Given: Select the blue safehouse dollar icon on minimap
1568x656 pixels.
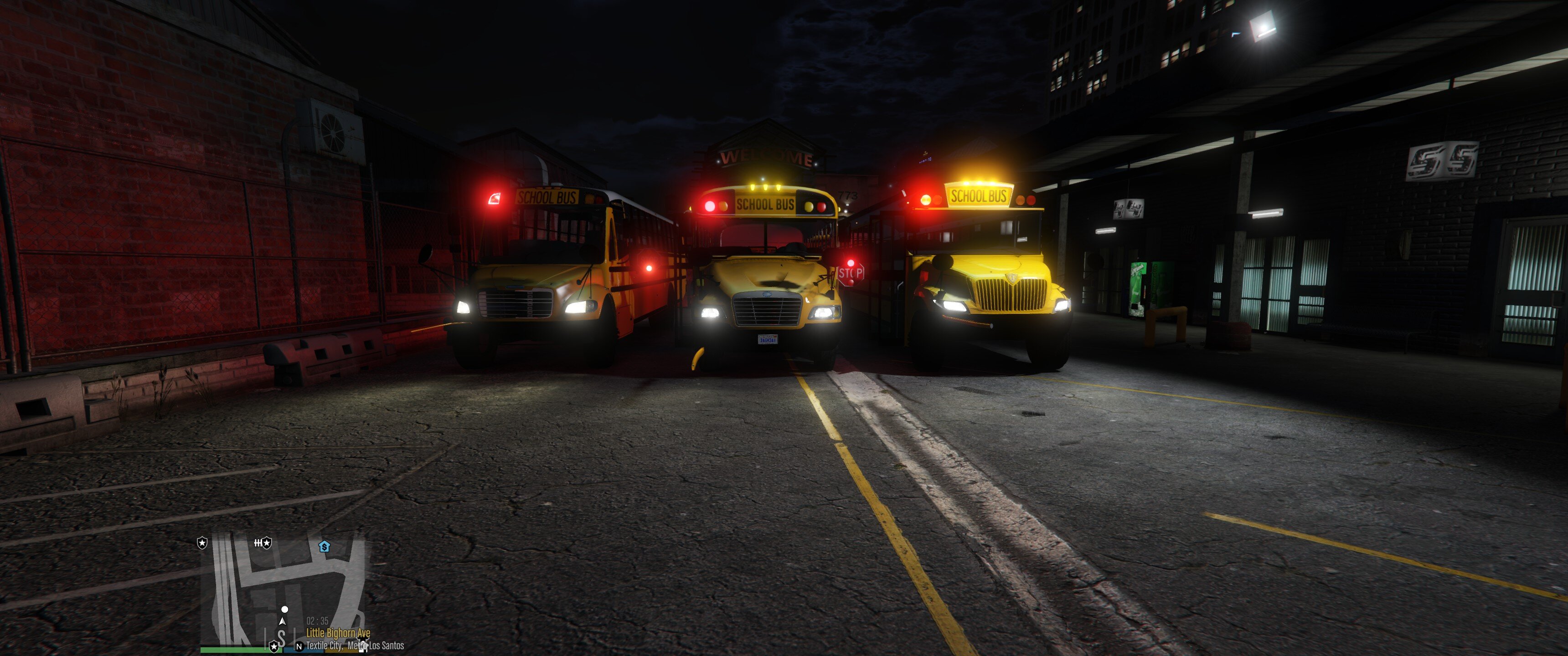Looking at the screenshot, I should coord(325,547).
